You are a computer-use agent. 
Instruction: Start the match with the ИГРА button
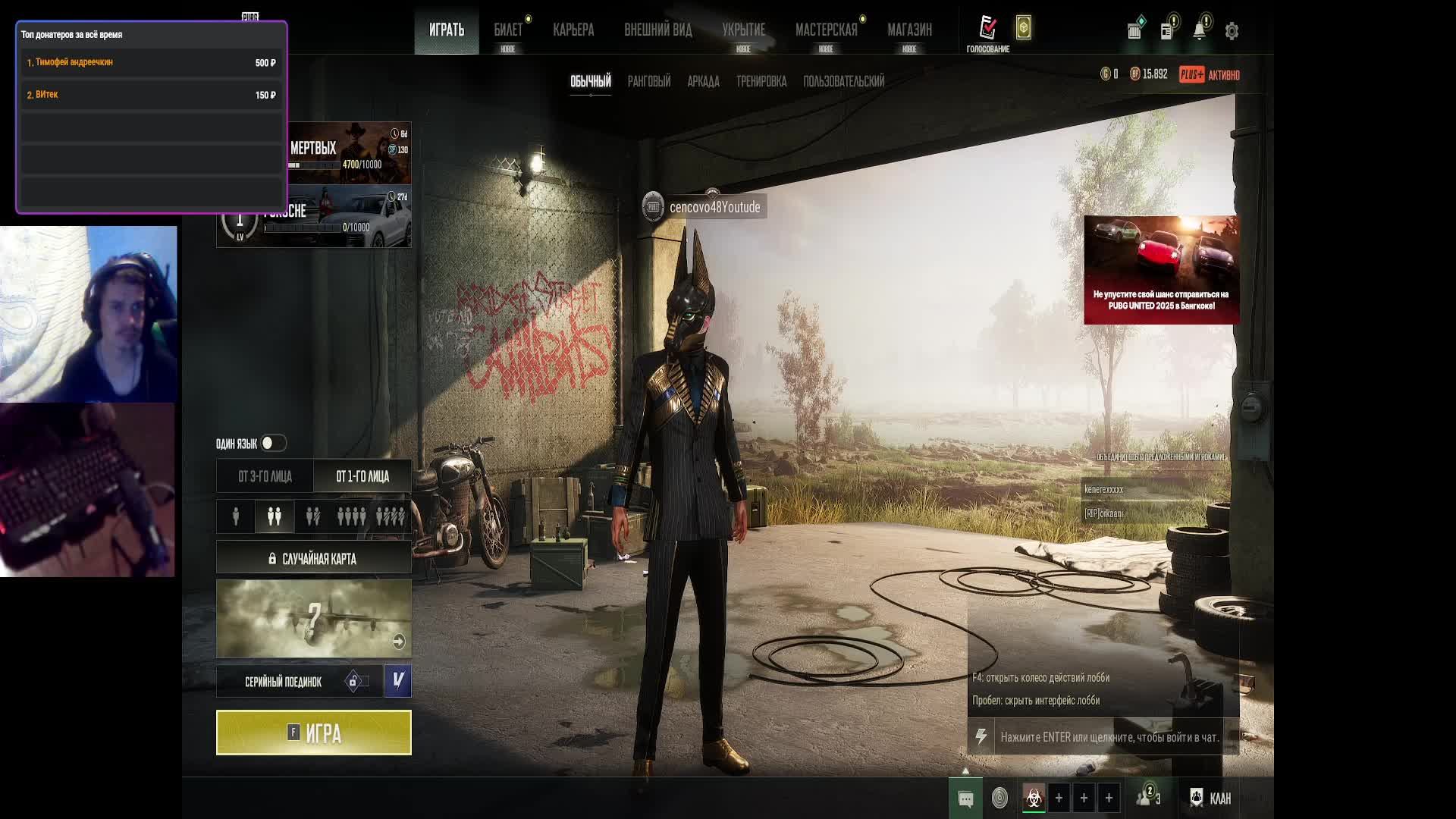pyautogui.click(x=313, y=733)
